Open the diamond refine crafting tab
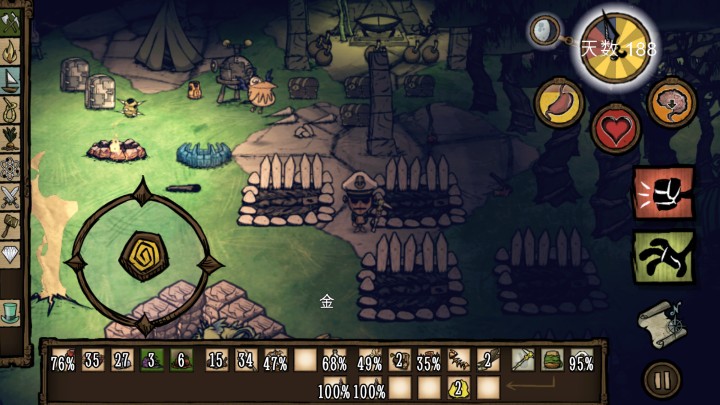 click(x=11, y=253)
